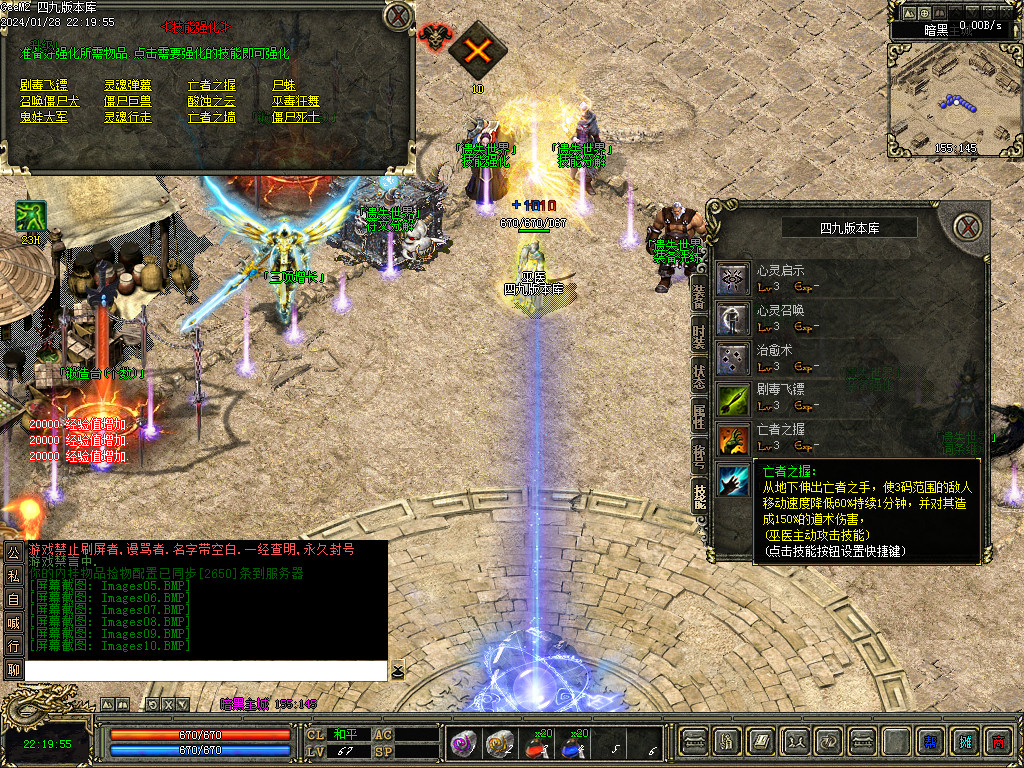Choose 酸蚀之云 skill link
1024x768 pixels.
click(212, 101)
